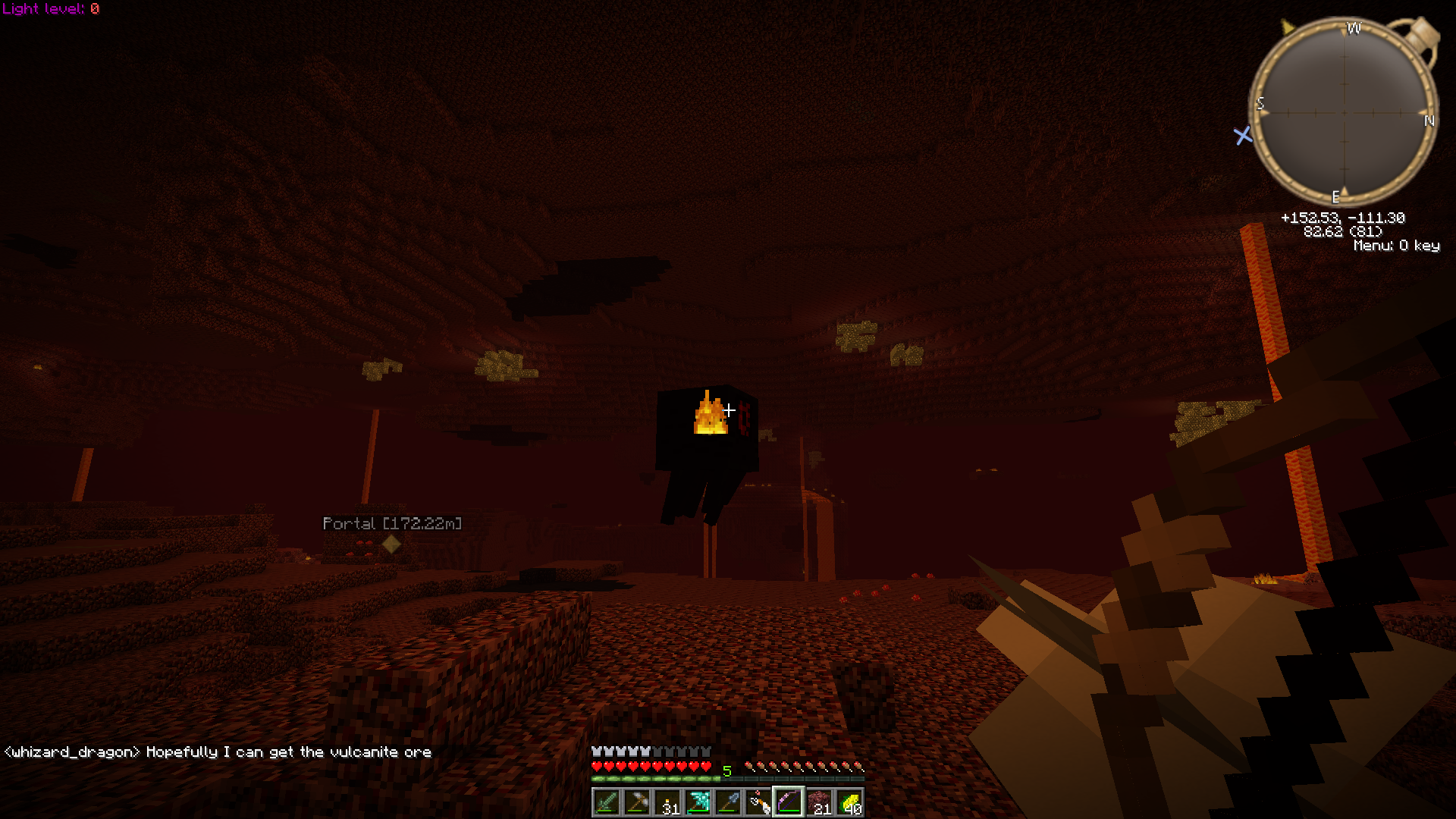This screenshot has height=819, width=1456.
Task: Select the iron pickaxe hotbar slot
Action: coord(637,802)
